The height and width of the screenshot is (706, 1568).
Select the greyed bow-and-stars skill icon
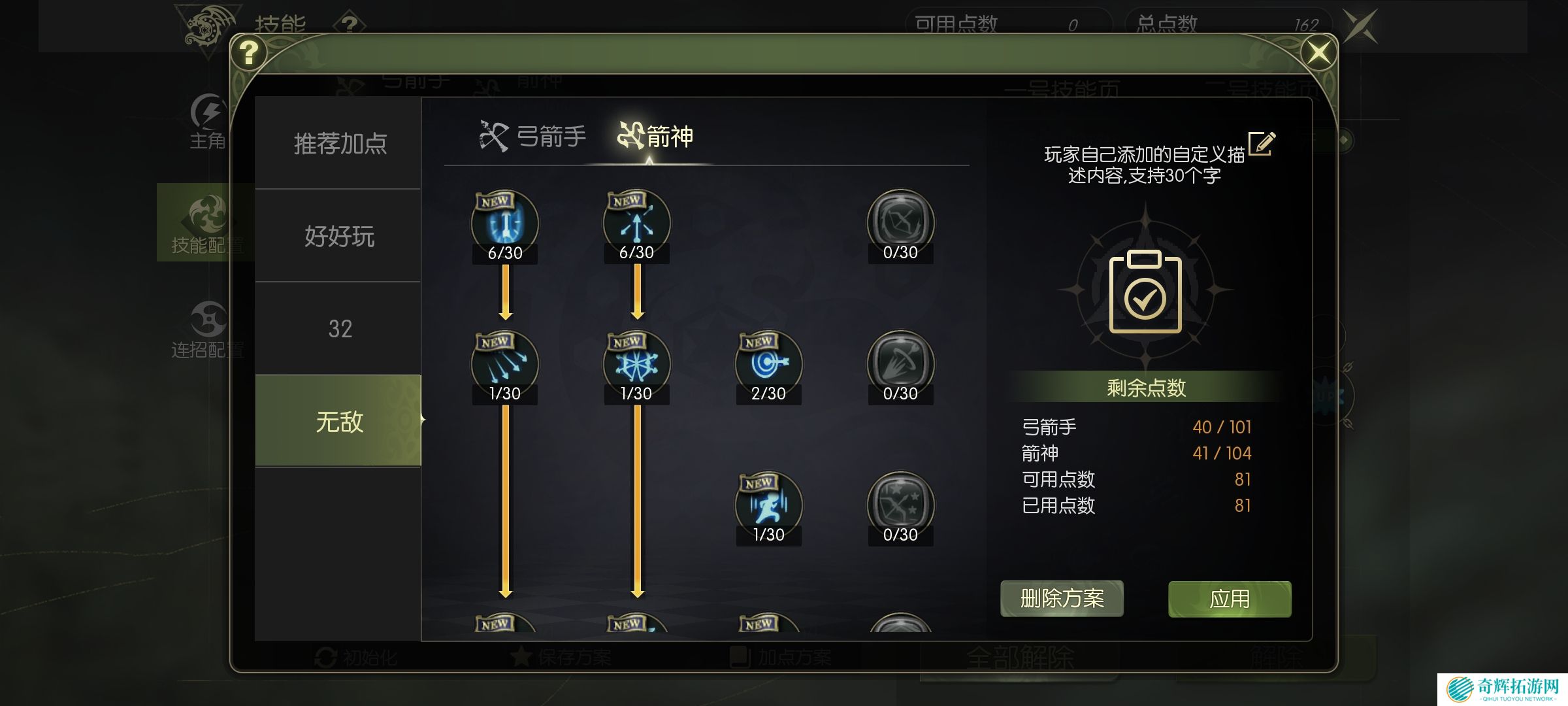click(900, 505)
